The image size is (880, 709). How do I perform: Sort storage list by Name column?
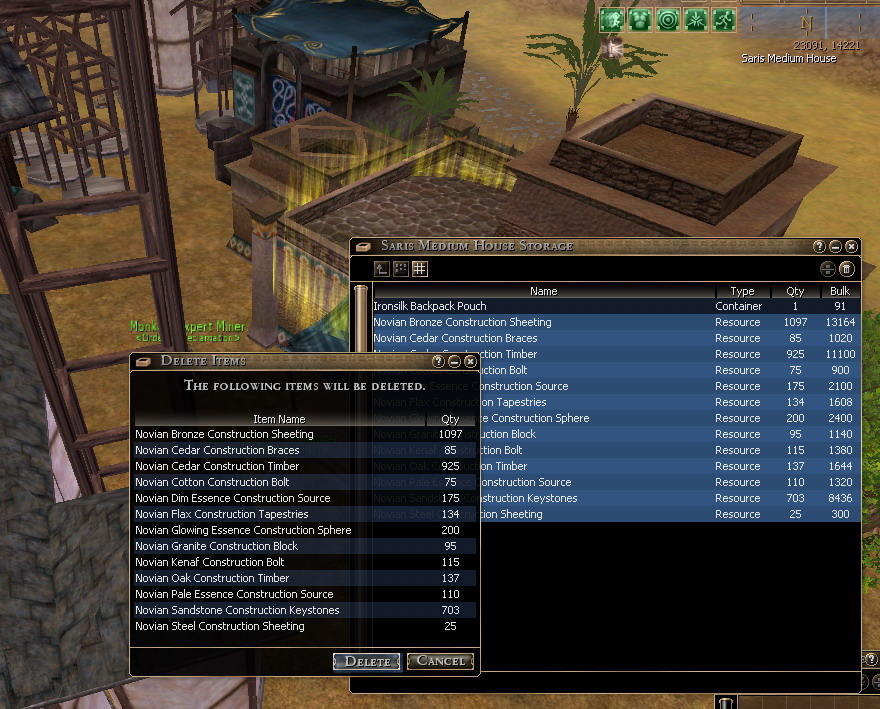(x=543, y=291)
